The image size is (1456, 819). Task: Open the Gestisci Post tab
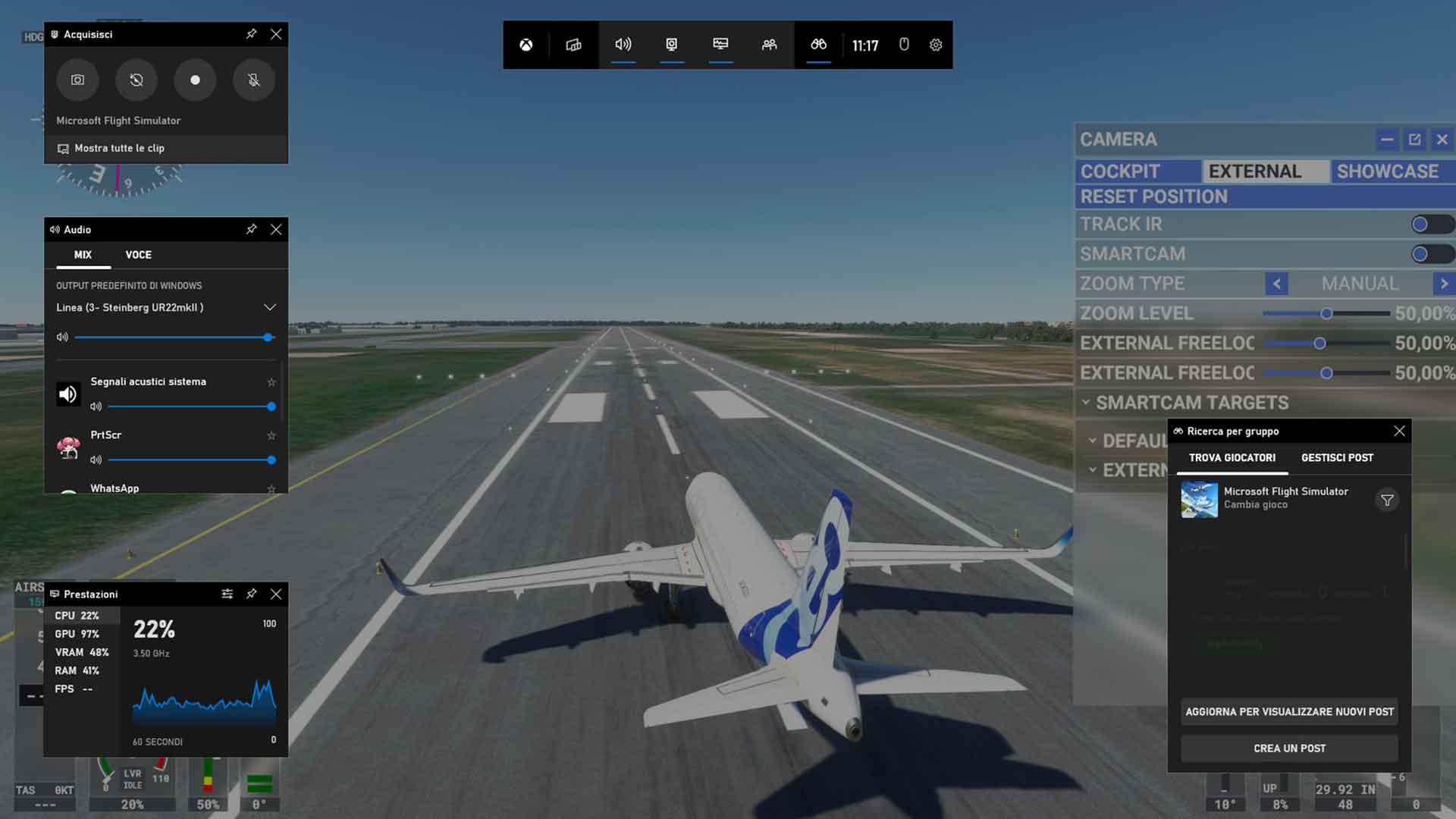1337,458
